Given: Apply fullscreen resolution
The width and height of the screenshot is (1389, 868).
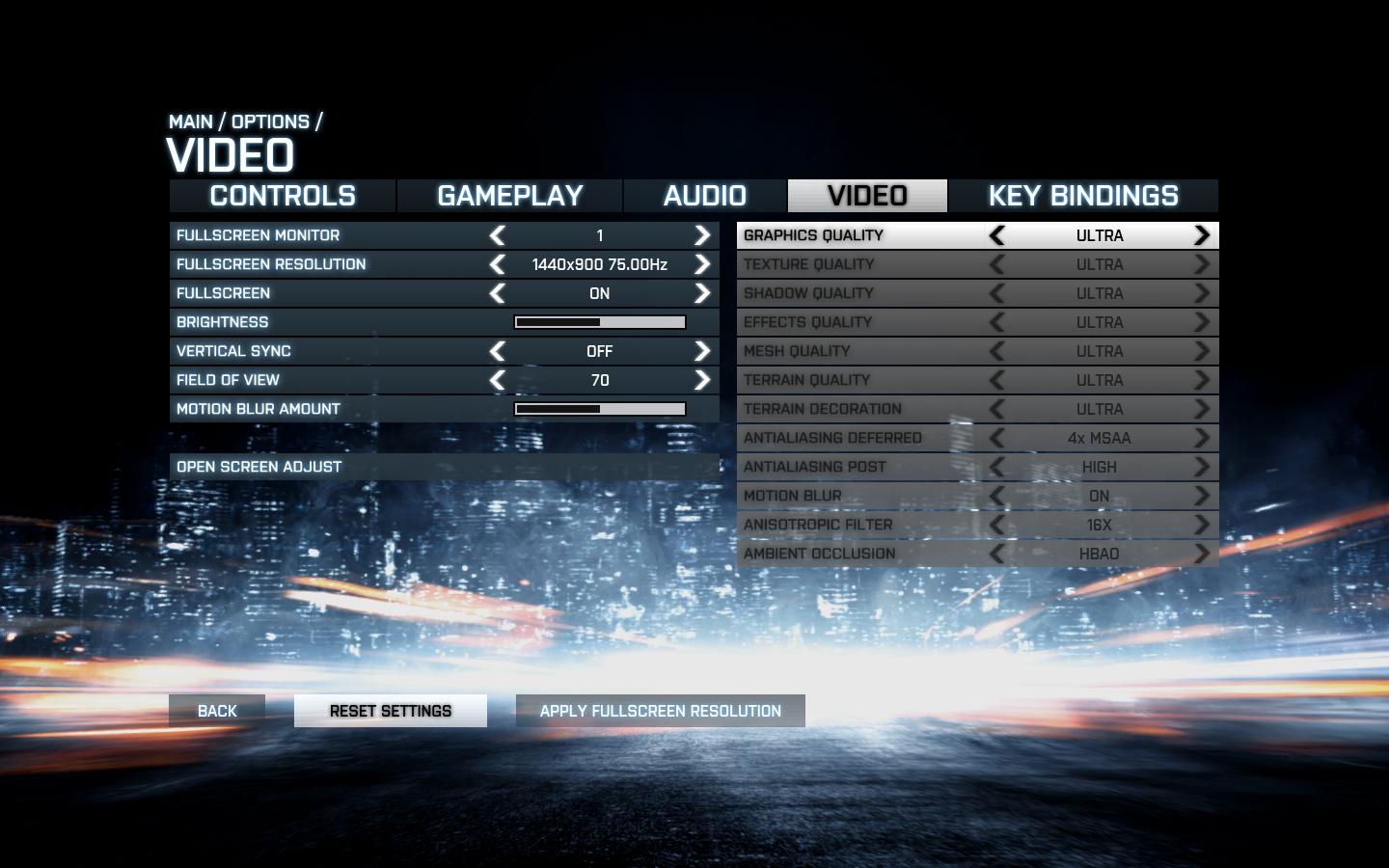Looking at the screenshot, I should click(x=661, y=711).
